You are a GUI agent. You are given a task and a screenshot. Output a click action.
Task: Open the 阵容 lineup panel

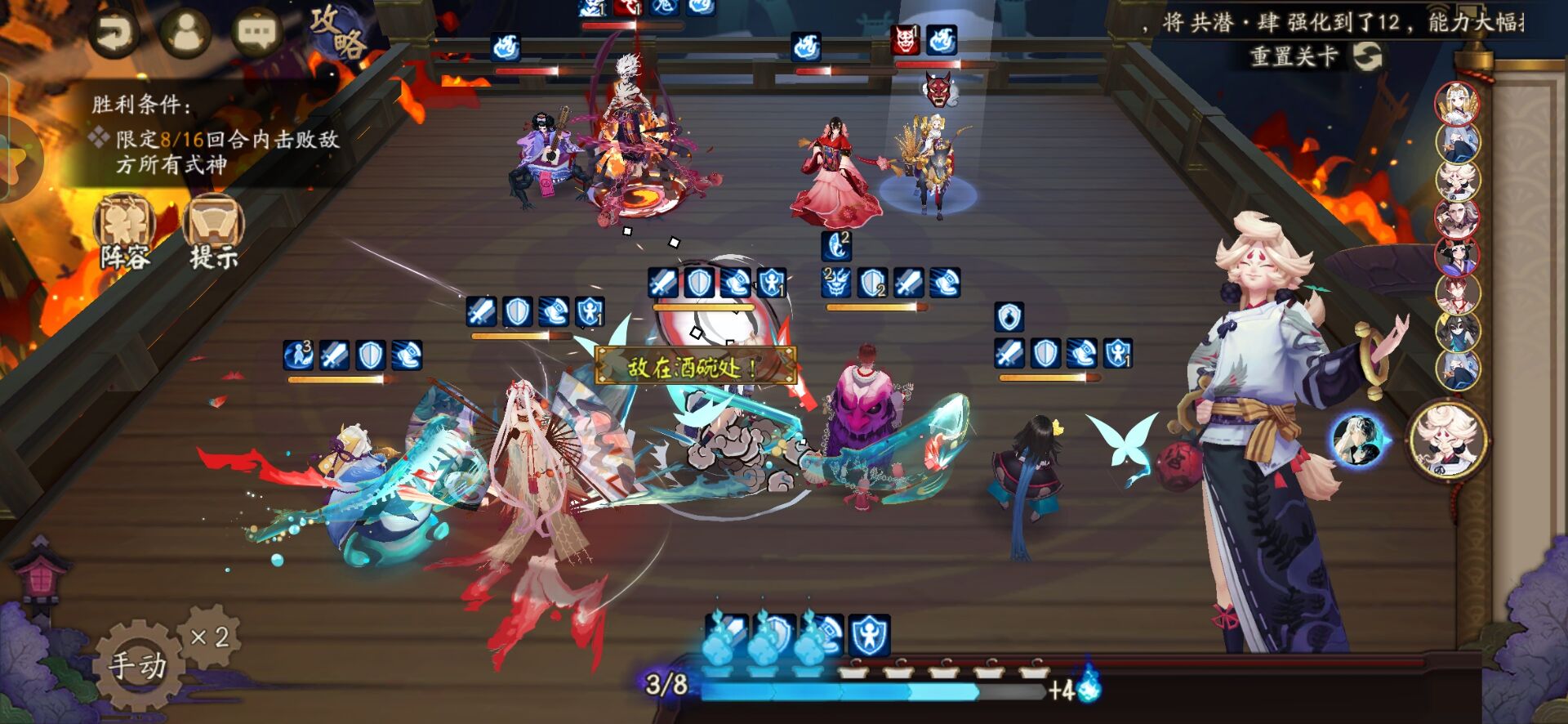(x=126, y=233)
